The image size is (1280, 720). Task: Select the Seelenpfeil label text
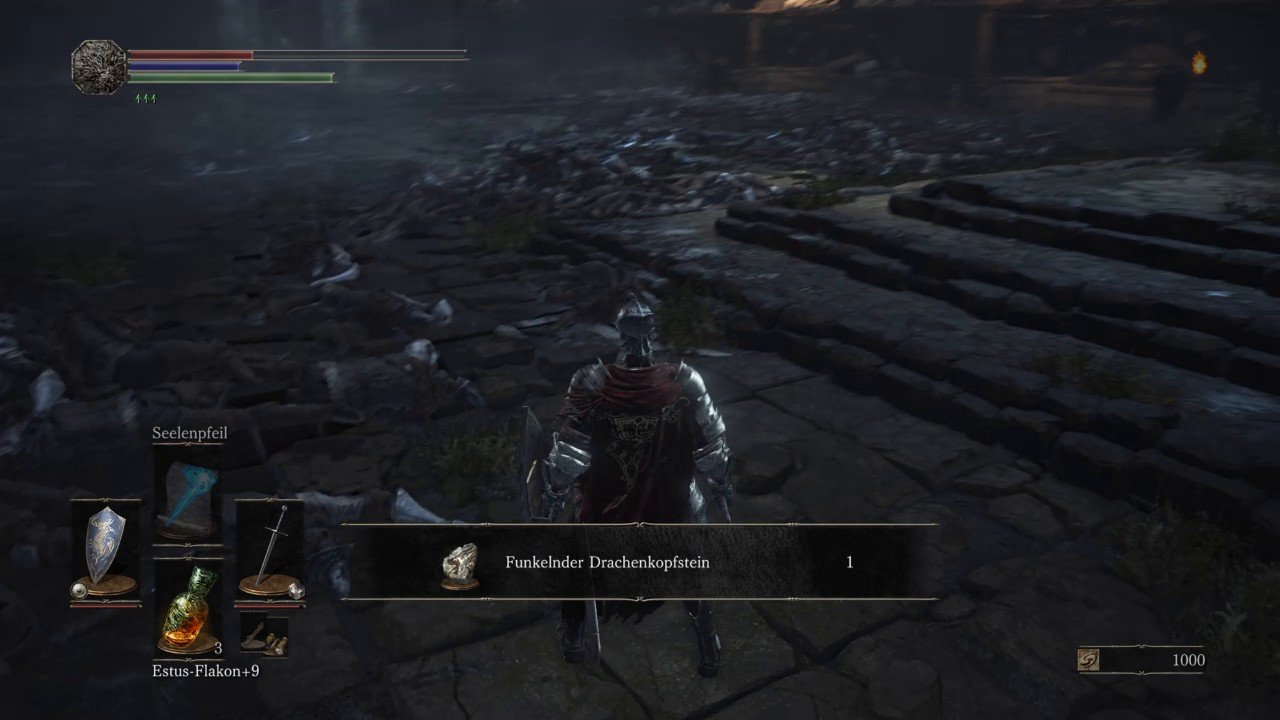click(x=189, y=433)
